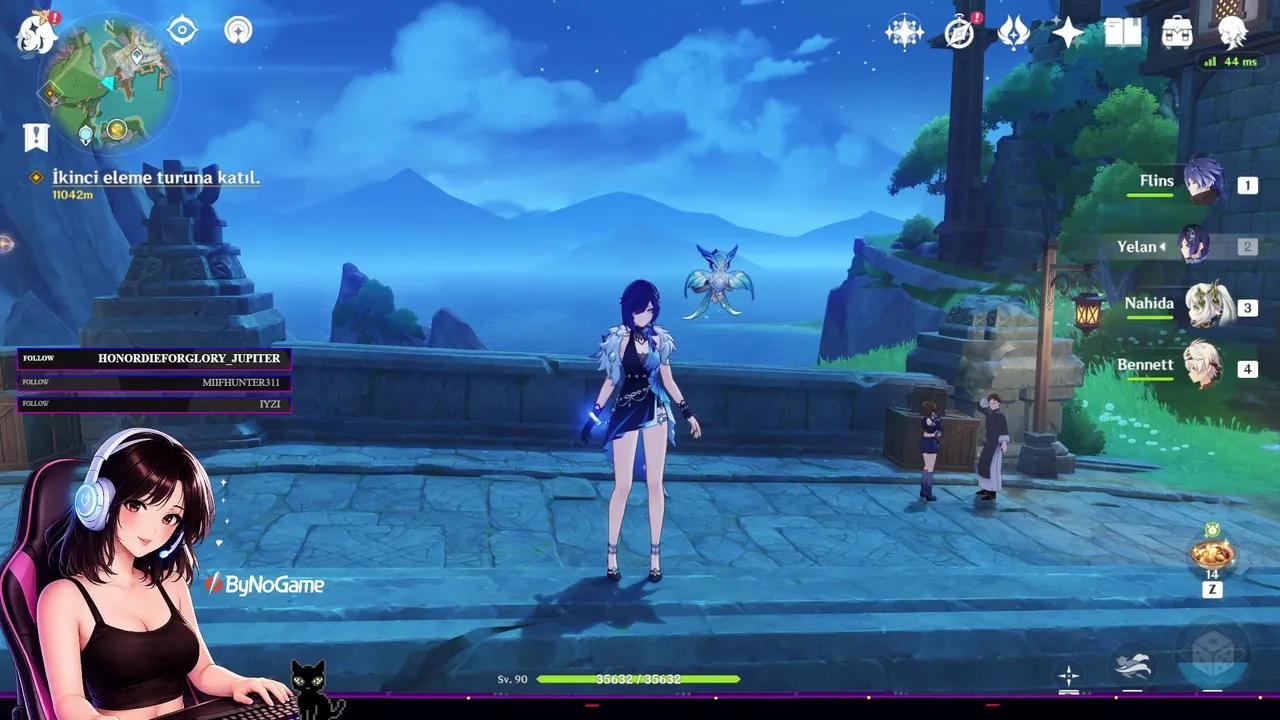The image size is (1280, 720).
Task: Open the Battle Pass wings icon
Action: tap(1015, 34)
